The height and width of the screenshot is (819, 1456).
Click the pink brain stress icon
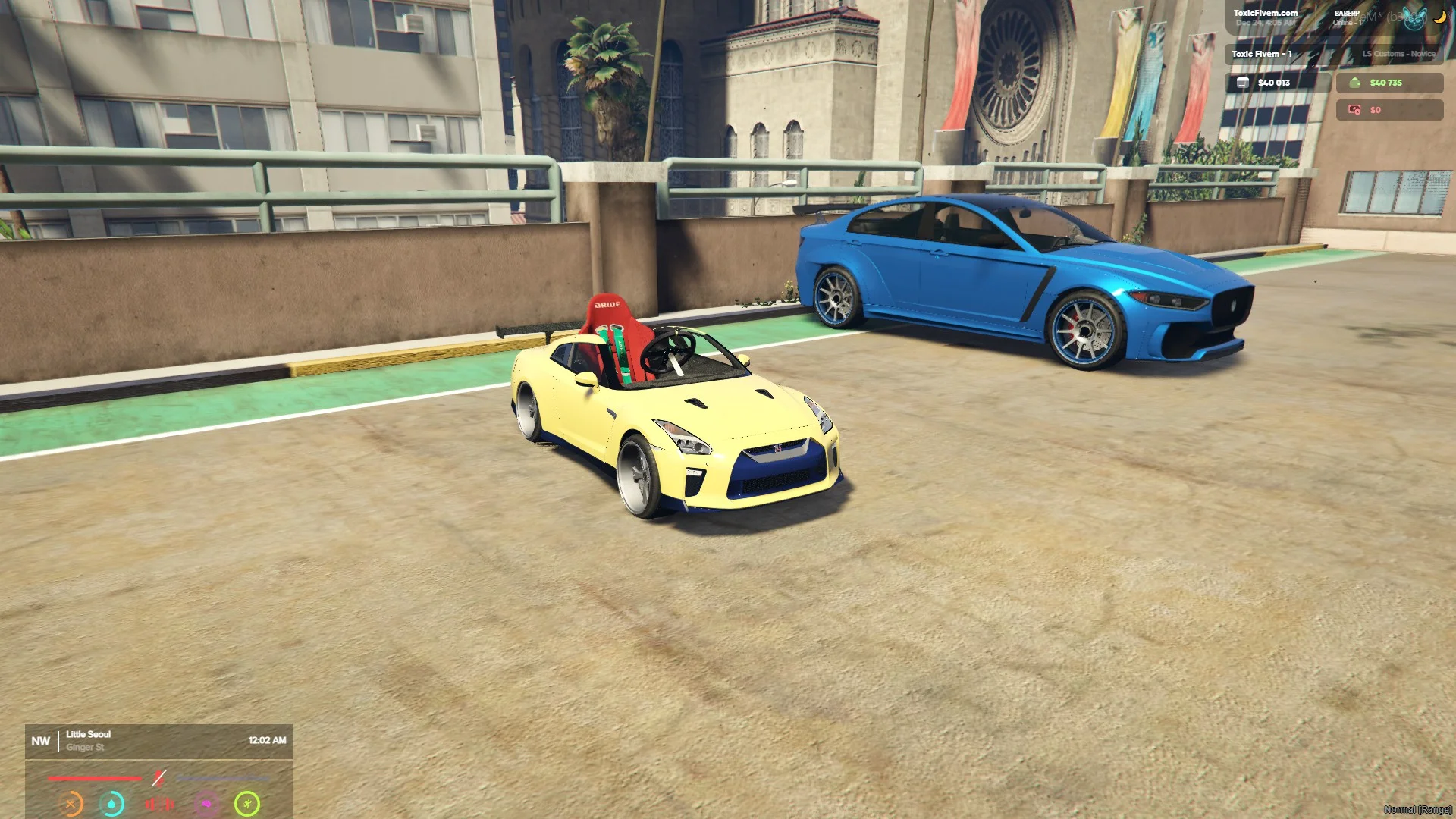point(206,804)
